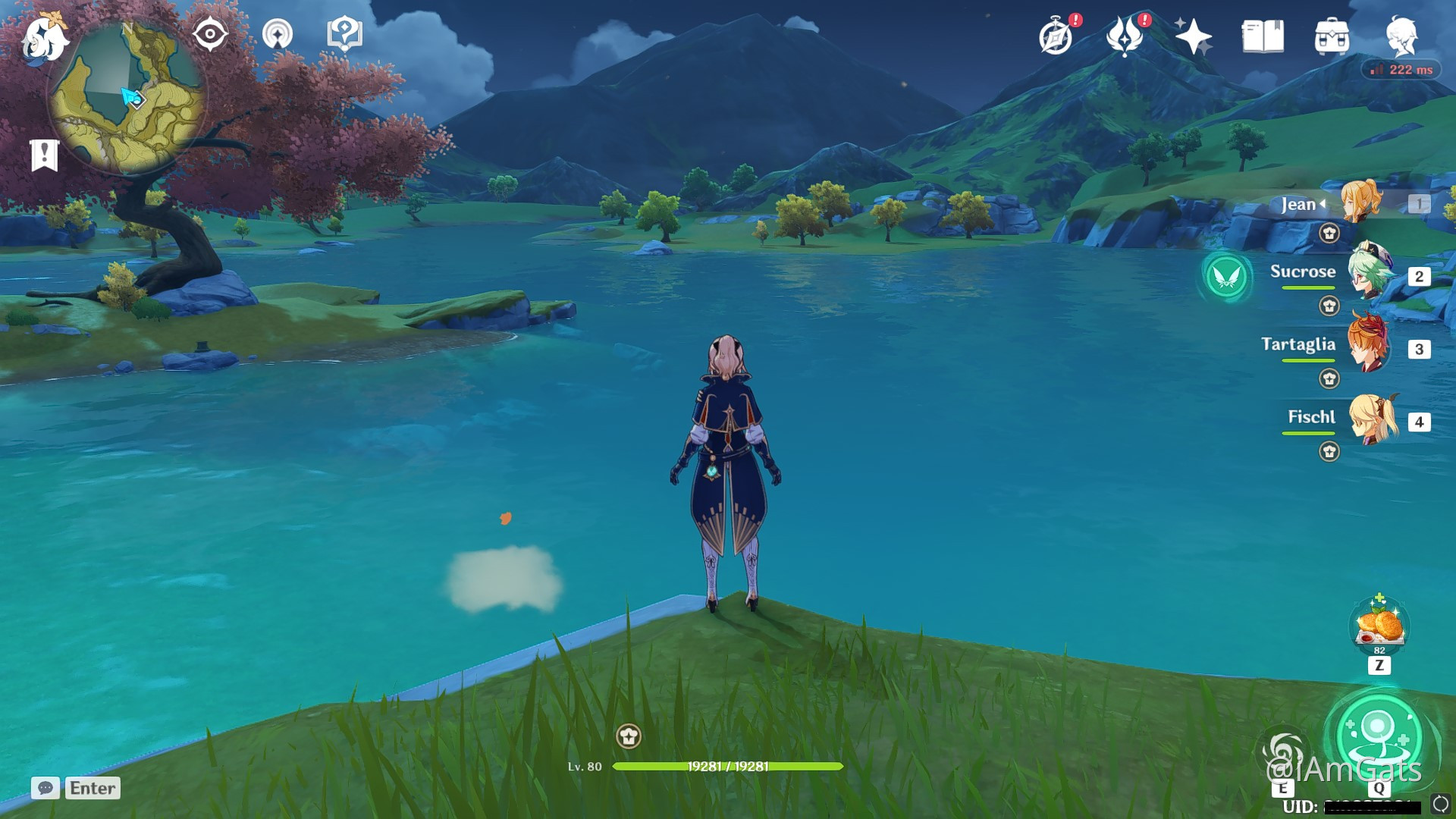Open the Paimon menu icon
This screenshot has width=1456, height=819.
coord(44,38)
